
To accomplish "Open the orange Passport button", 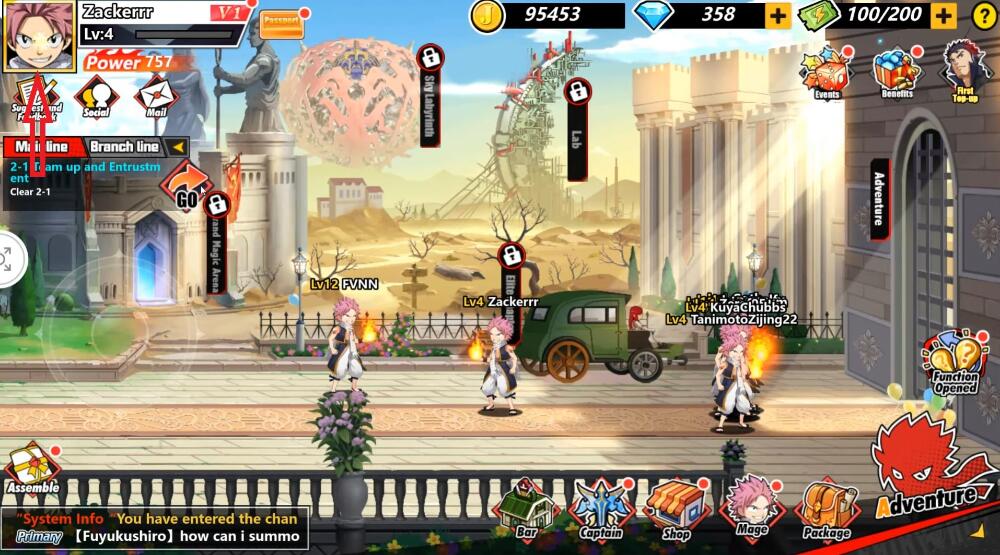I will [281, 25].
